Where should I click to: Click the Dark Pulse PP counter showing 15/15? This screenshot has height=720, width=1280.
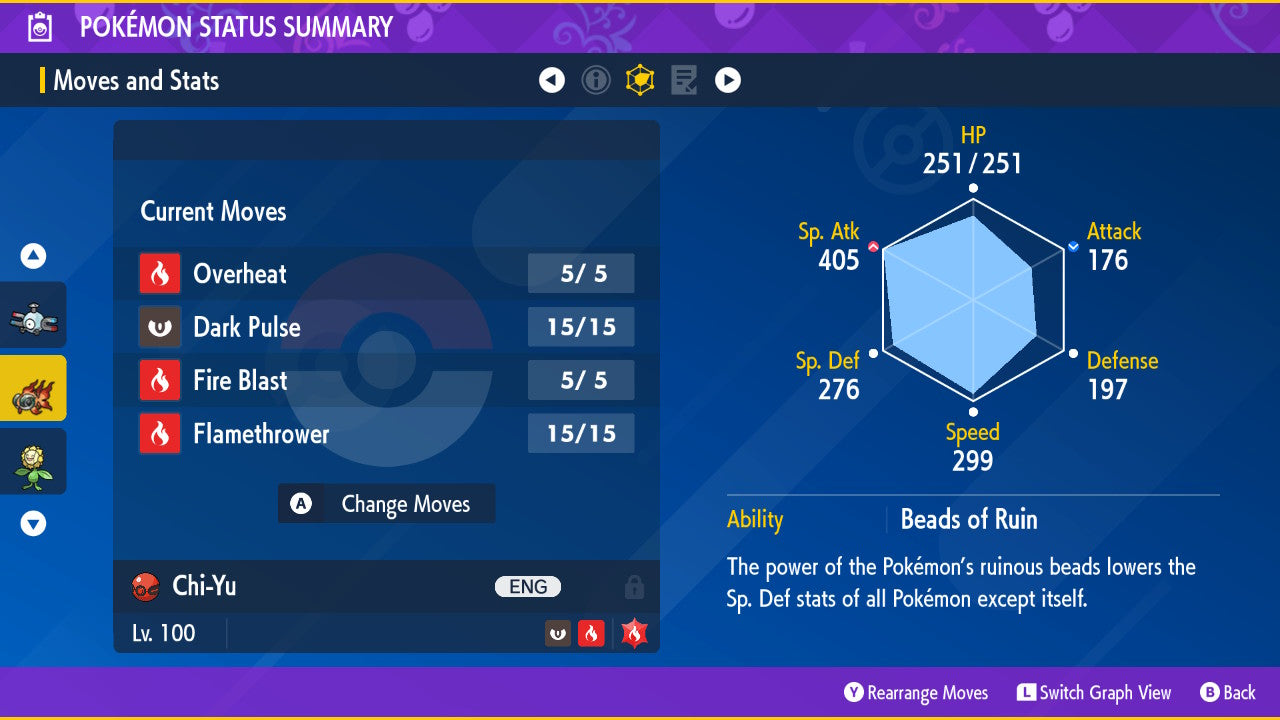(581, 327)
